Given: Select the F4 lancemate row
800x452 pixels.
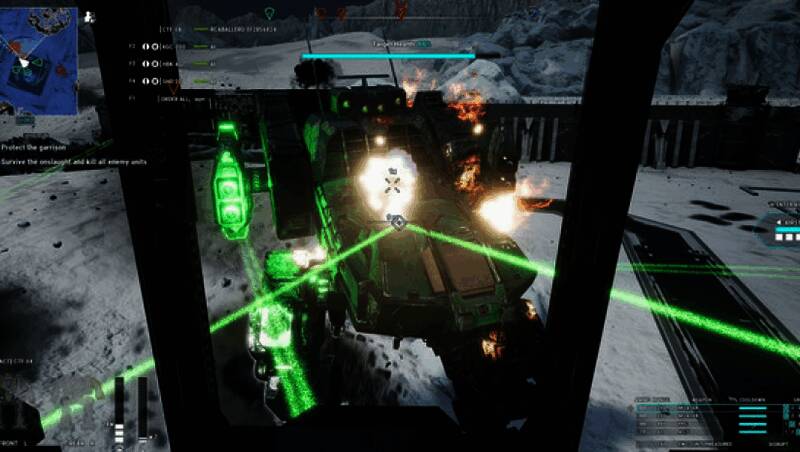Looking at the screenshot, I should tap(170, 81).
